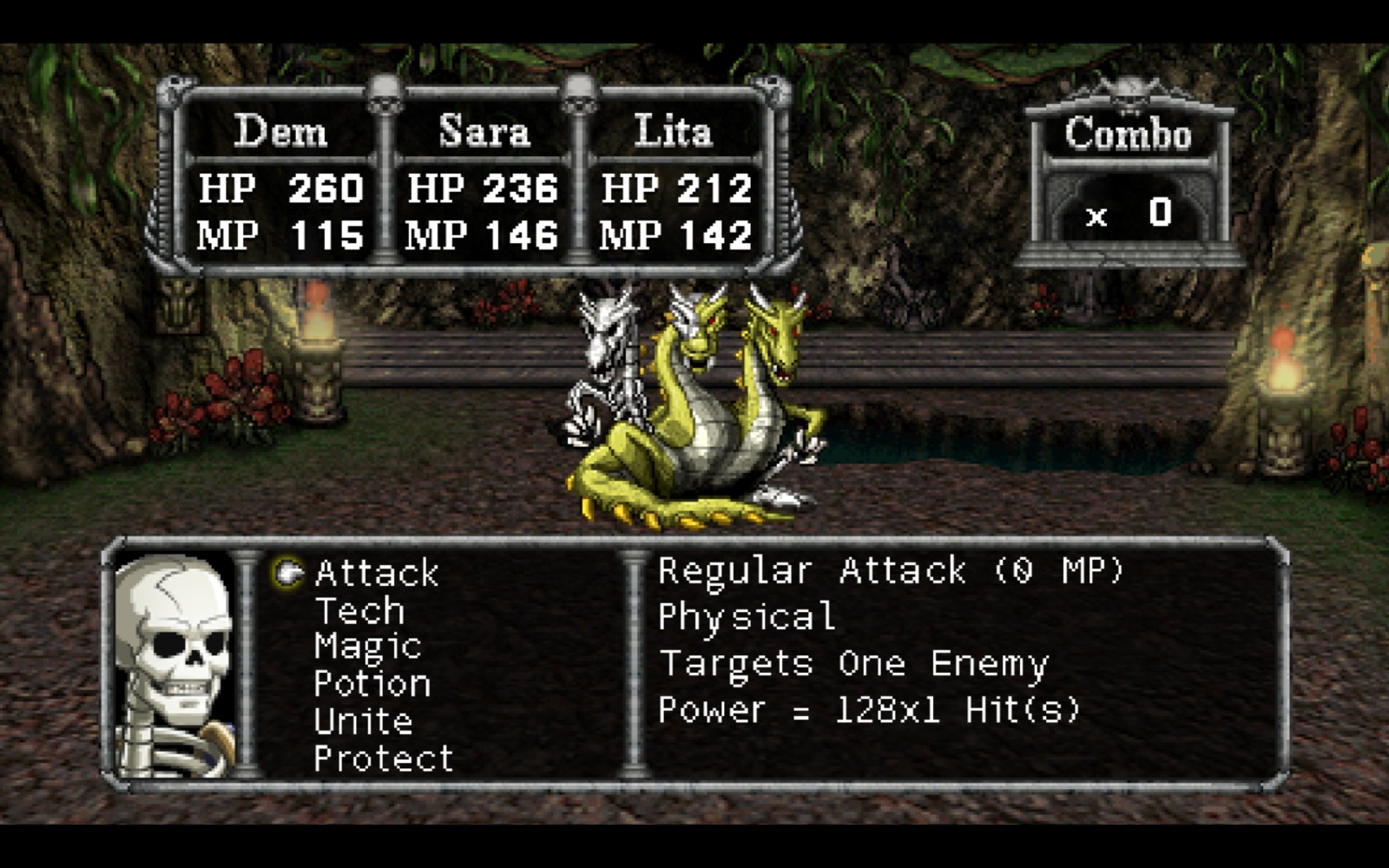Open the Tech command list
This screenshot has height=868, width=1389.
[359, 611]
